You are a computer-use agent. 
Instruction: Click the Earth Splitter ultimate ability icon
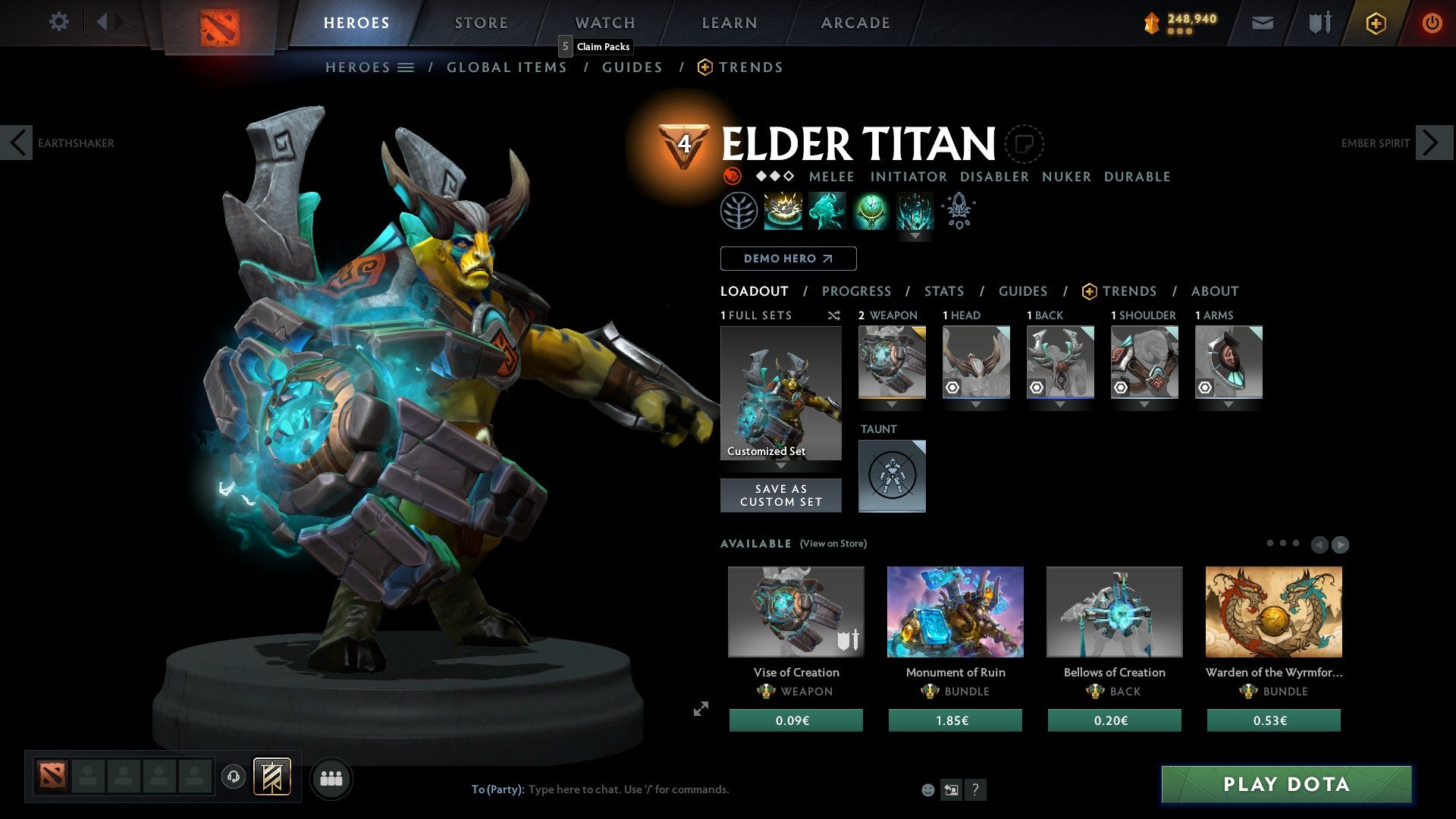coord(915,210)
